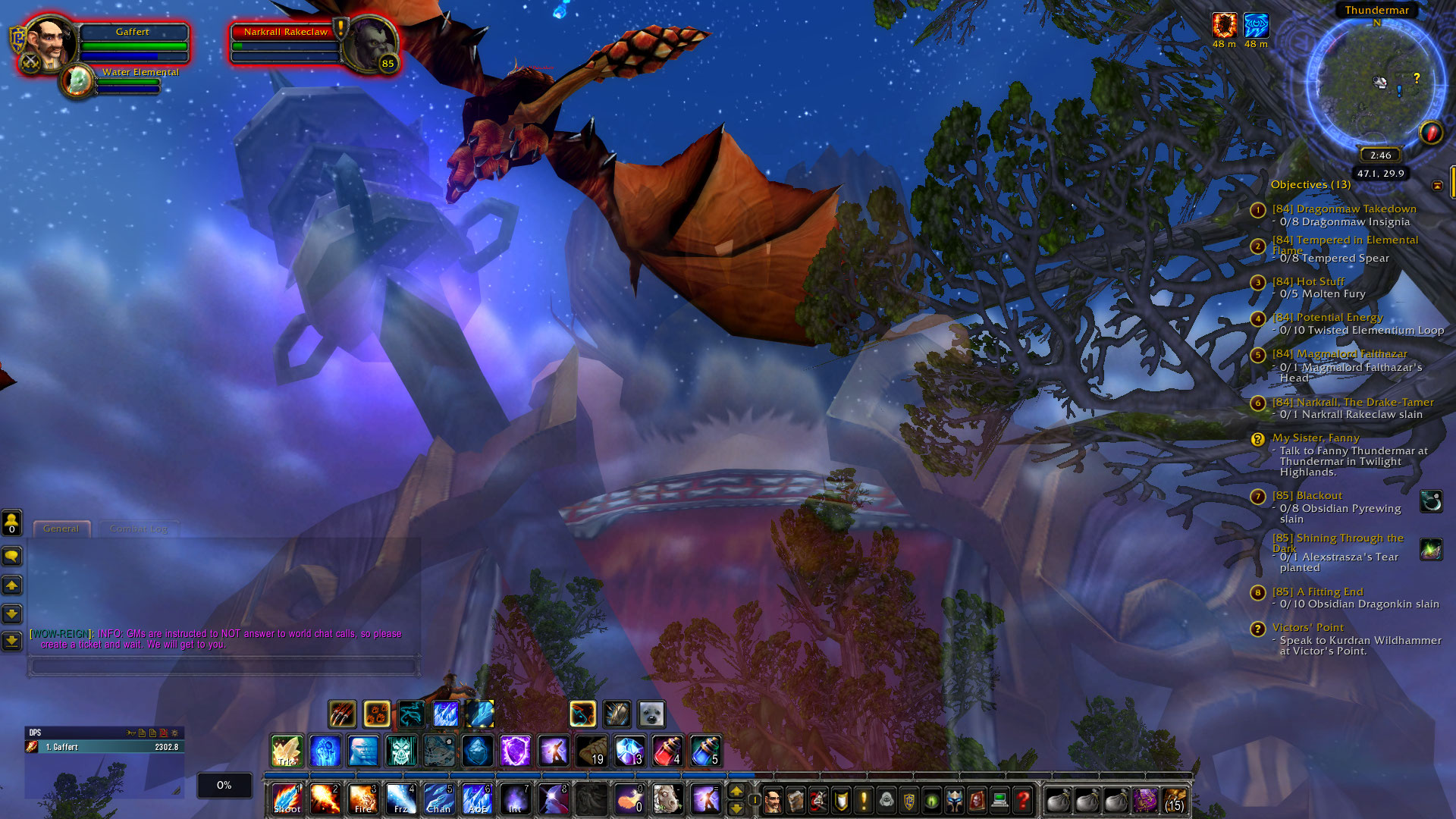
Task: Open the backpack showing 15 free slots
Action: (x=1175, y=799)
